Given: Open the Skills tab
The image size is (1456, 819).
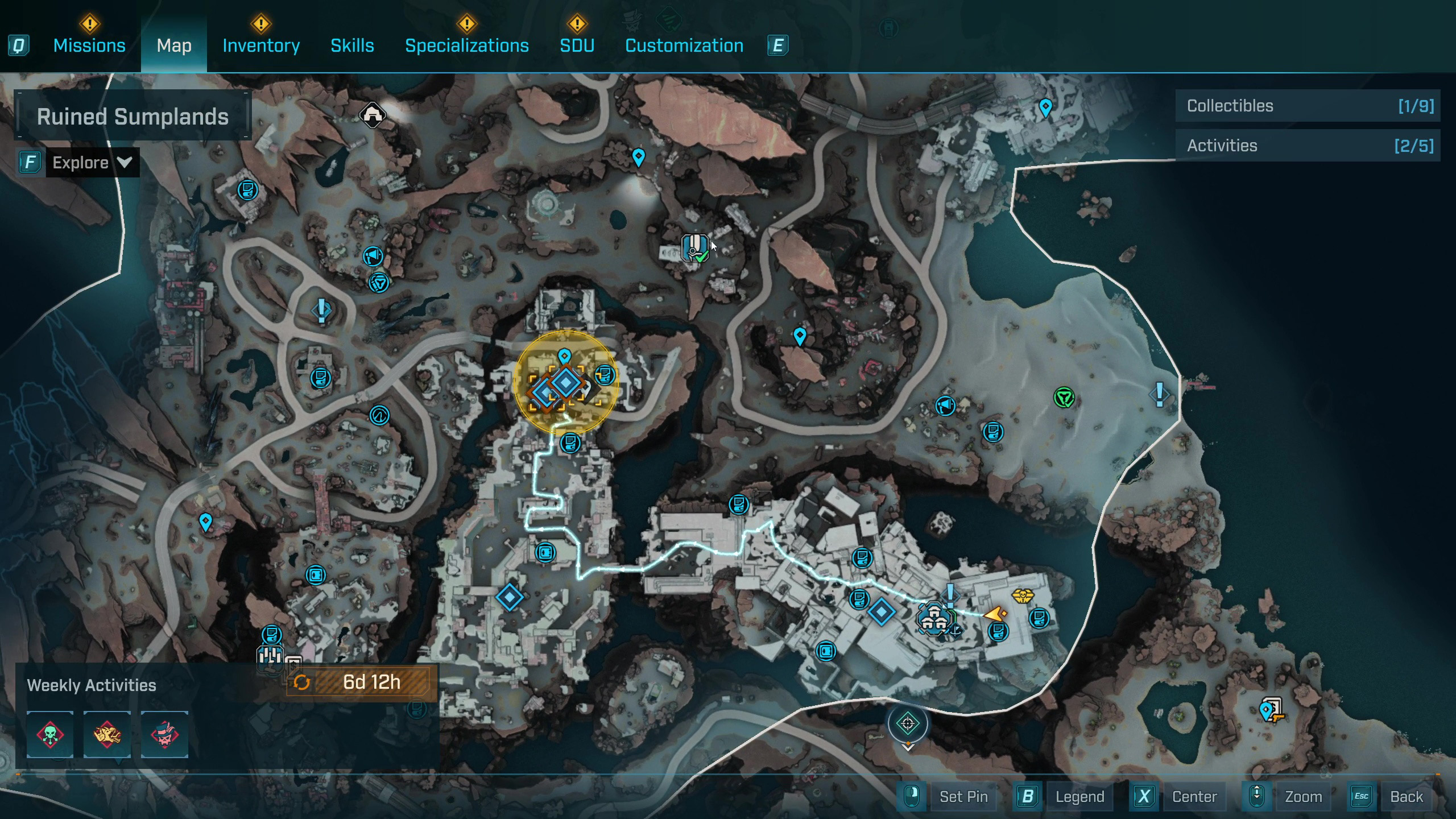Looking at the screenshot, I should [352, 45].
